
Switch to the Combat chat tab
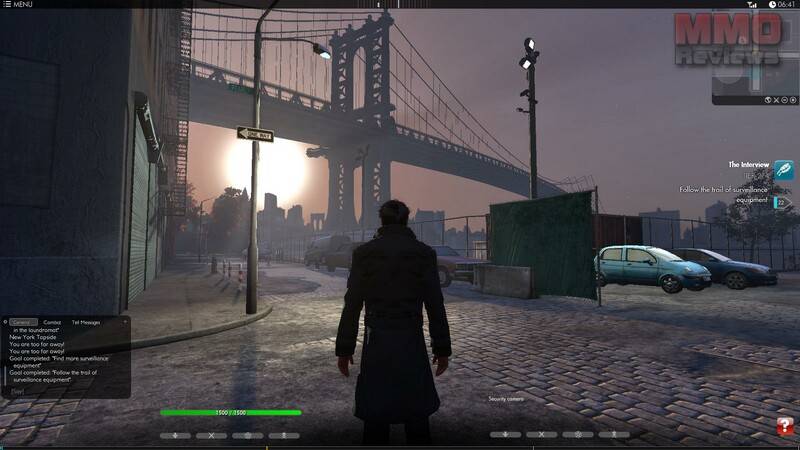tap(52, 322)
